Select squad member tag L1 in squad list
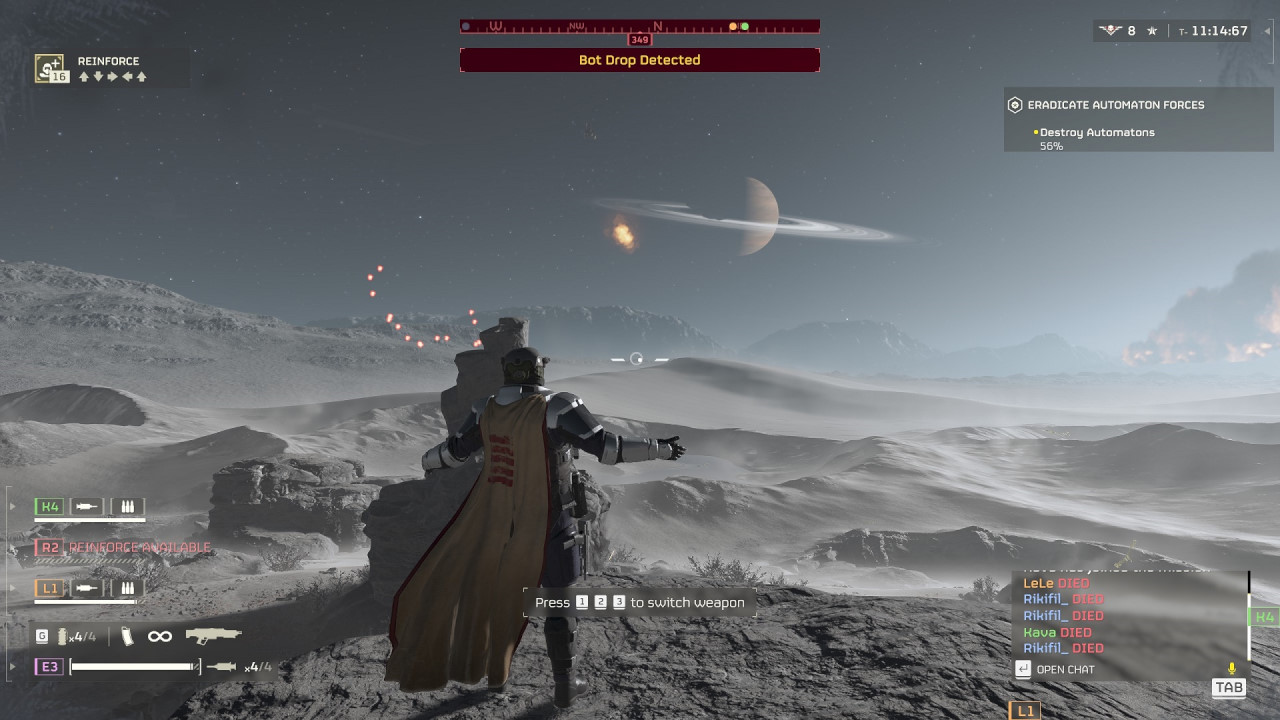Image resolution: width=1280 pixels, height=720 pixels. [x=49, y=588]
